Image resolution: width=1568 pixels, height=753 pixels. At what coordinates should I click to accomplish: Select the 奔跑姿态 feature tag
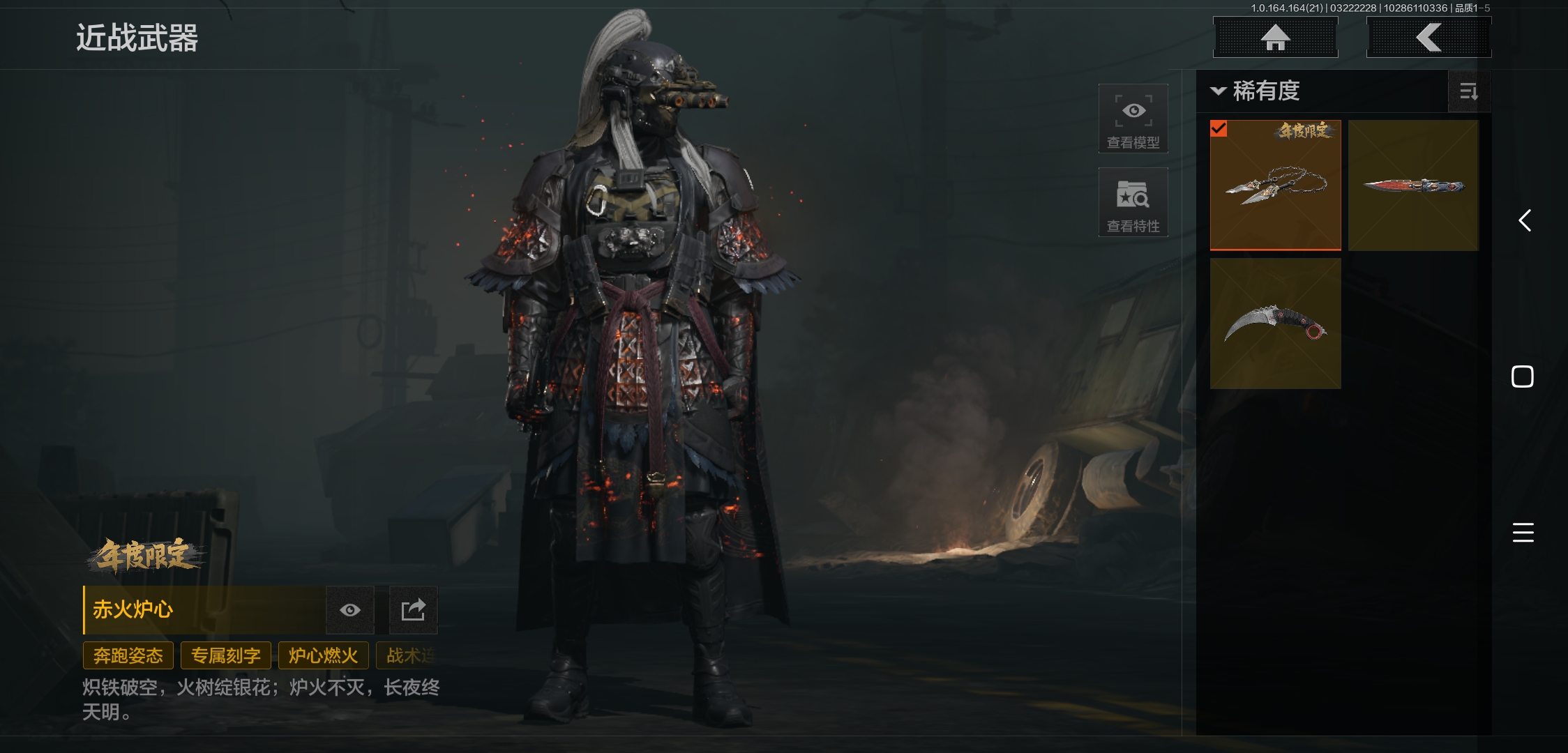coord(128,655)
